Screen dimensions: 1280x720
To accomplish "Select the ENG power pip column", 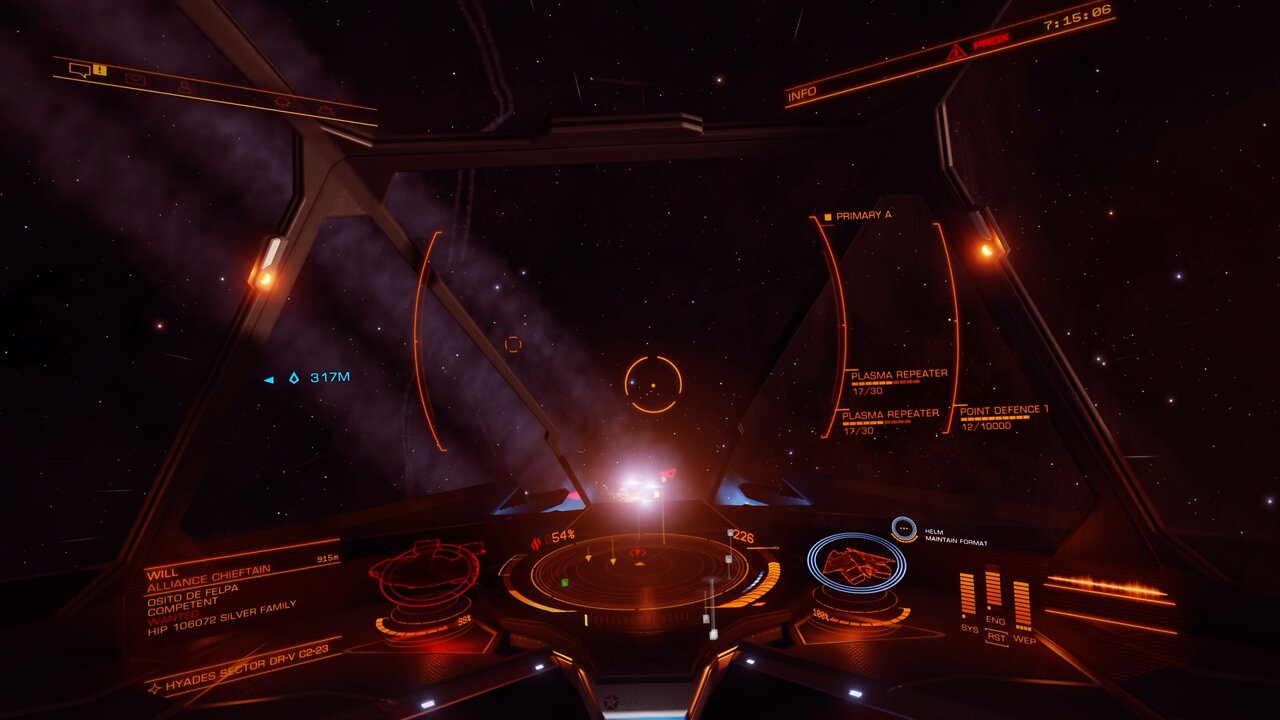I will tap(993, 590).
